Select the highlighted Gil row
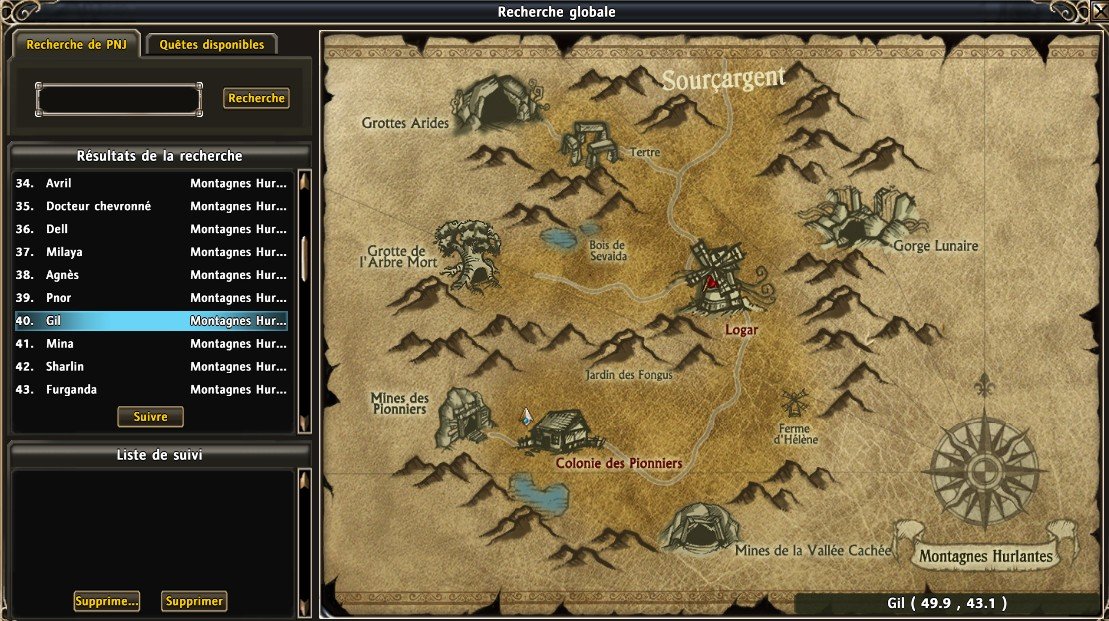Viewport: 1109px width, 621px height. [x=150, y=321]
